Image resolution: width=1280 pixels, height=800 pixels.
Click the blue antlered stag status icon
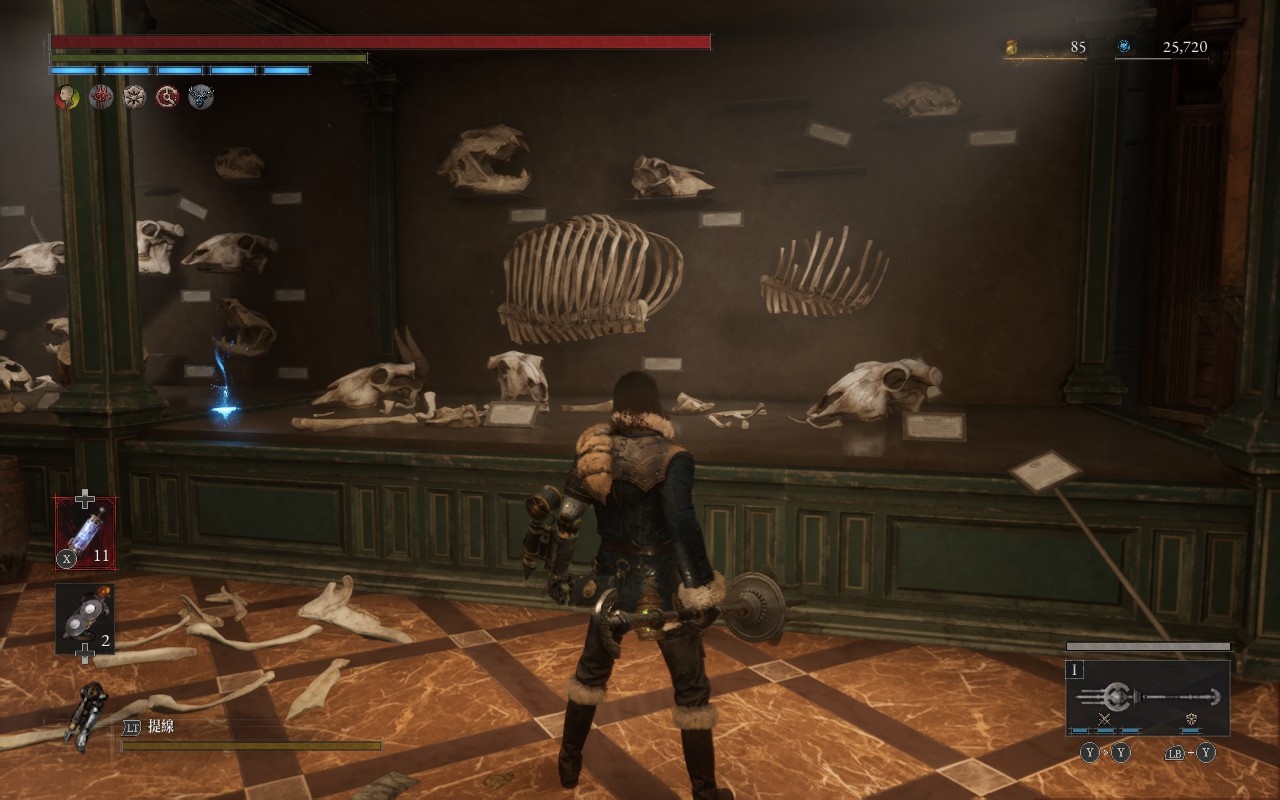201,97
